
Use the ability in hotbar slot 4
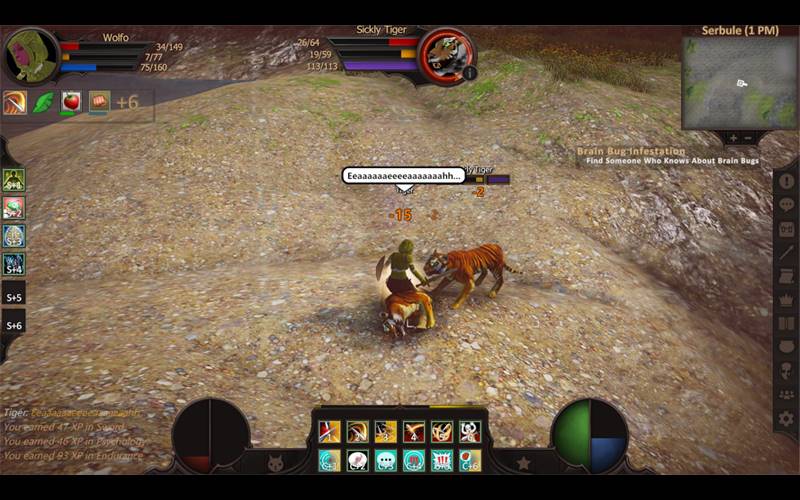point(413,432)
